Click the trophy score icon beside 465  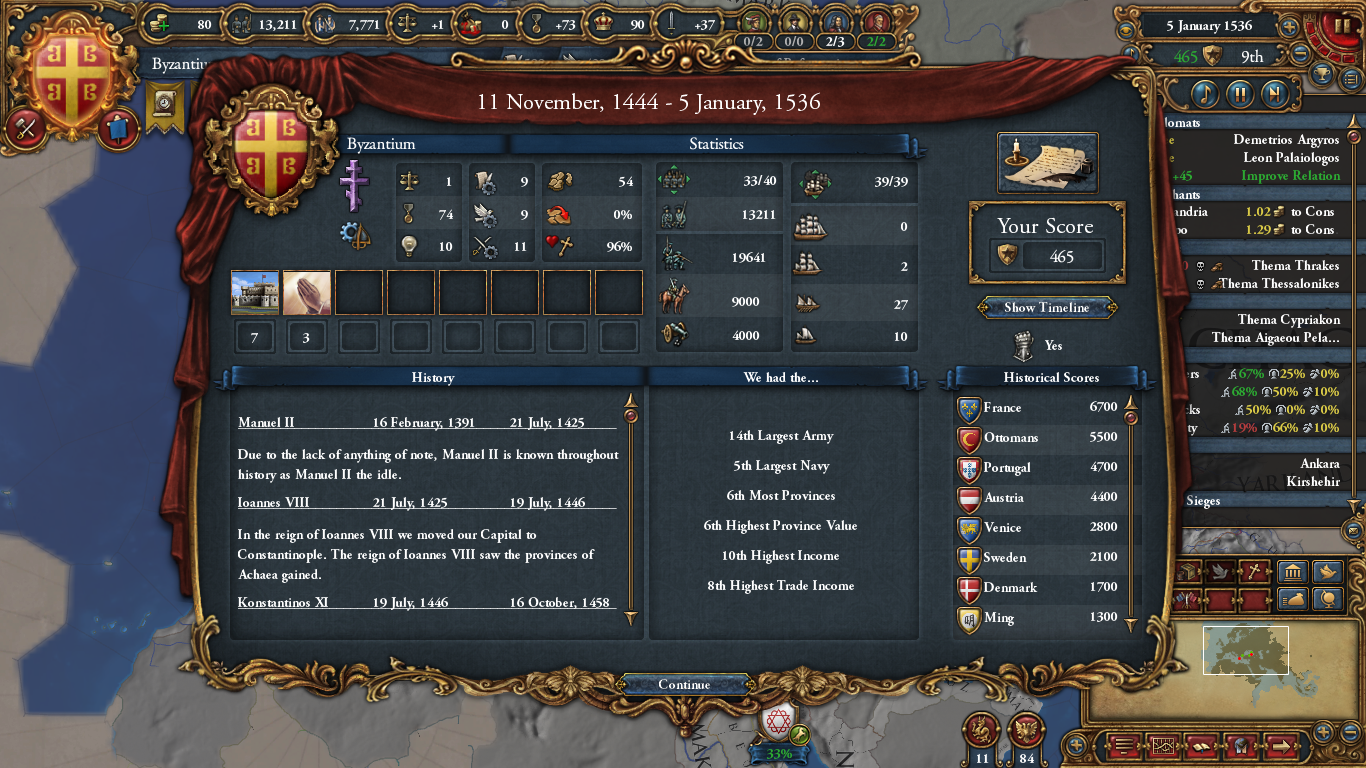[x=1006, y=256]
